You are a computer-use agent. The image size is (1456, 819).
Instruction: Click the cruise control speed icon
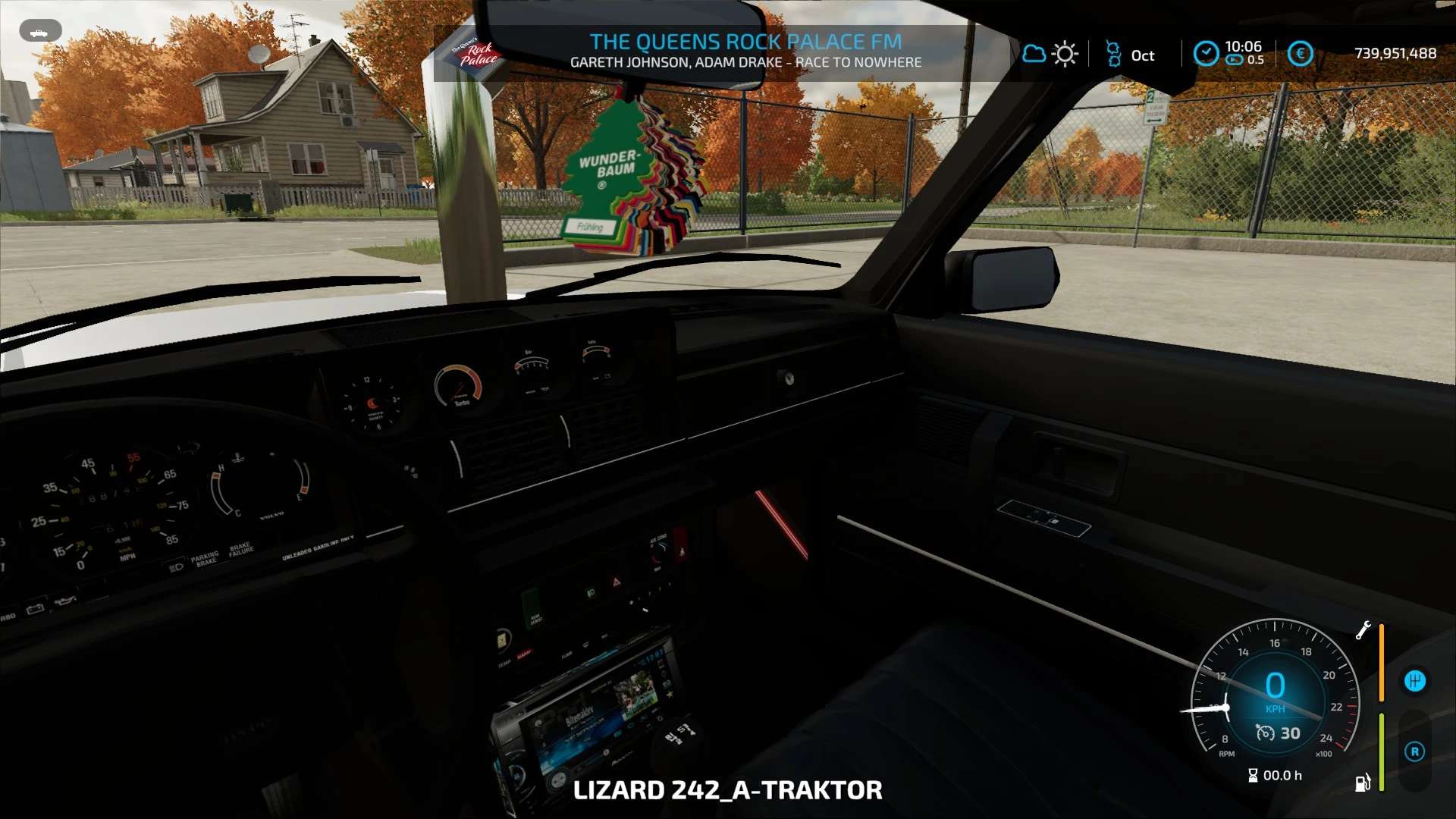click(x=1265, y=733)
